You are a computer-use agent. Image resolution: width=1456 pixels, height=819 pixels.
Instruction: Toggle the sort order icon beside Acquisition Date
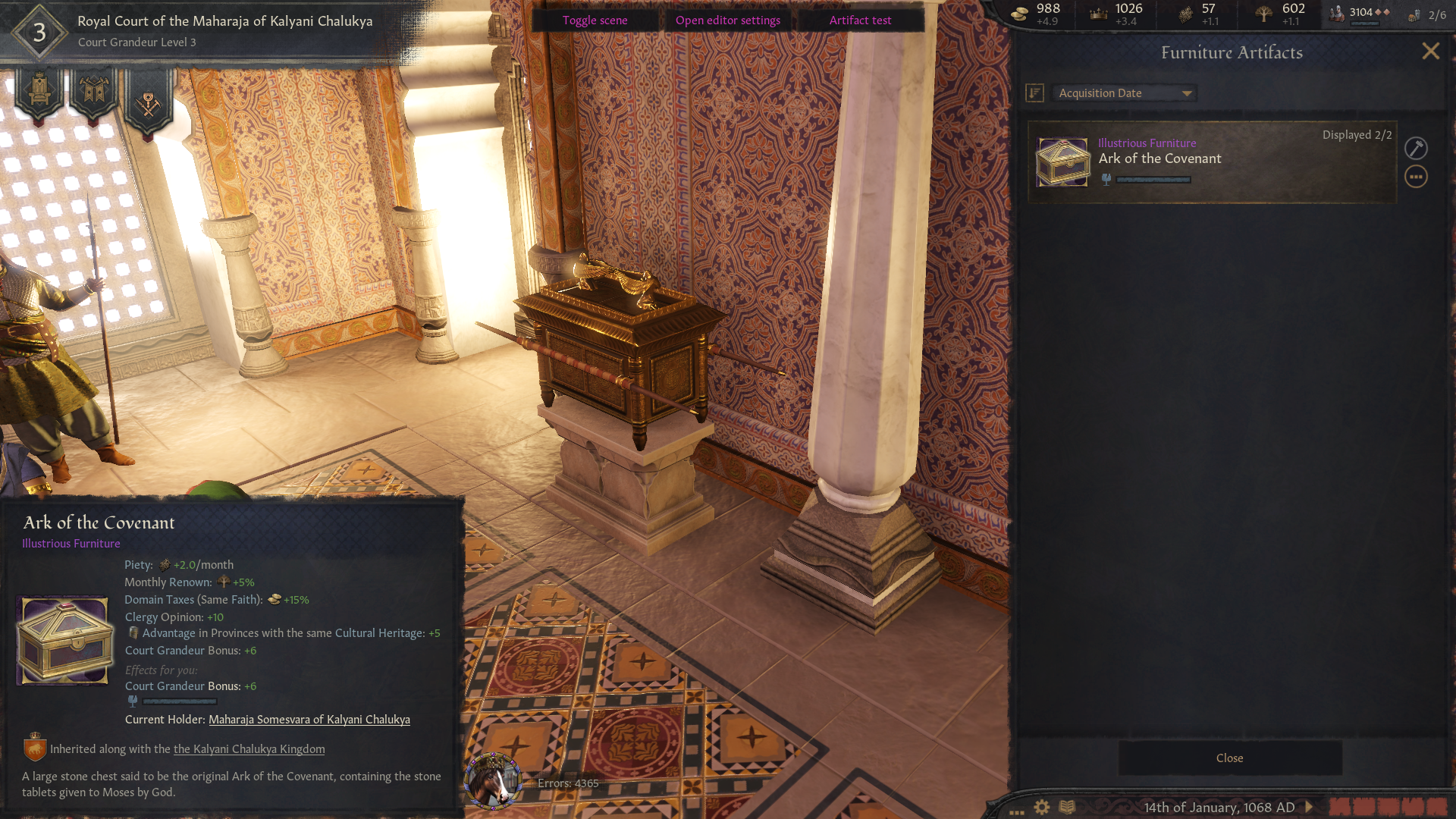(x=1034, y=93)
